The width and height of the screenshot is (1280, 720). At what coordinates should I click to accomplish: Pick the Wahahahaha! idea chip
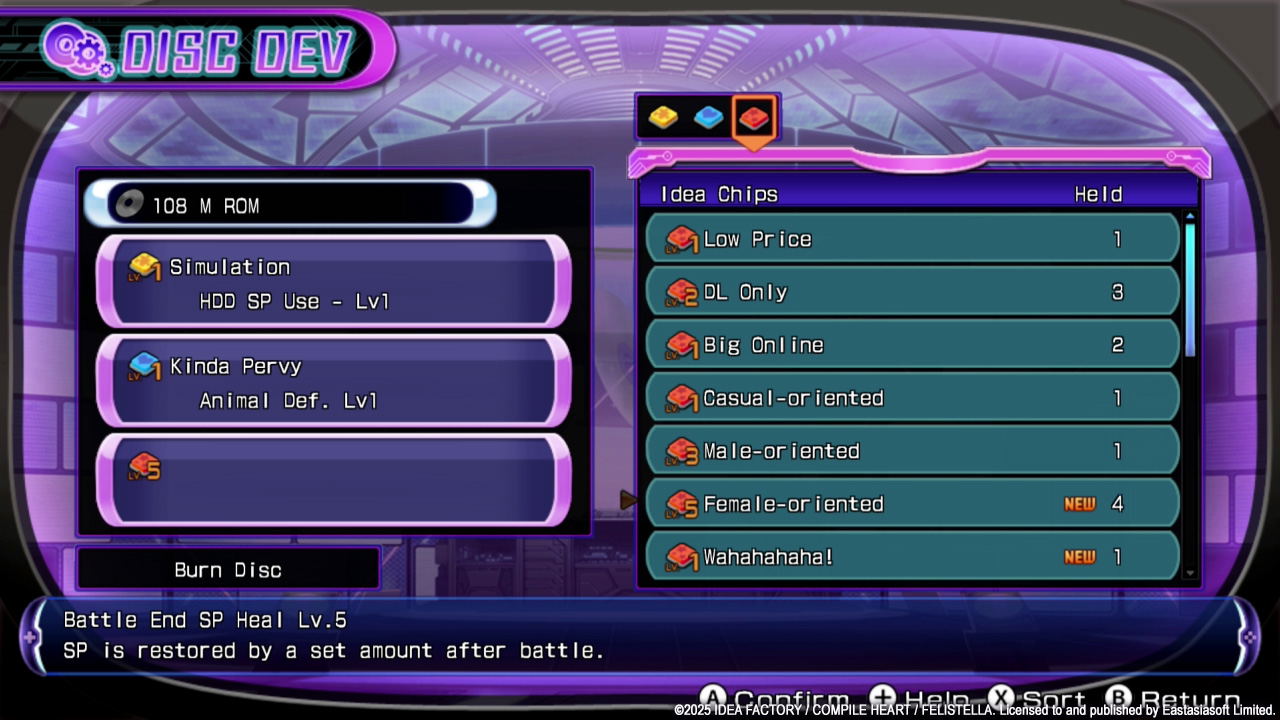coord(912,556)
